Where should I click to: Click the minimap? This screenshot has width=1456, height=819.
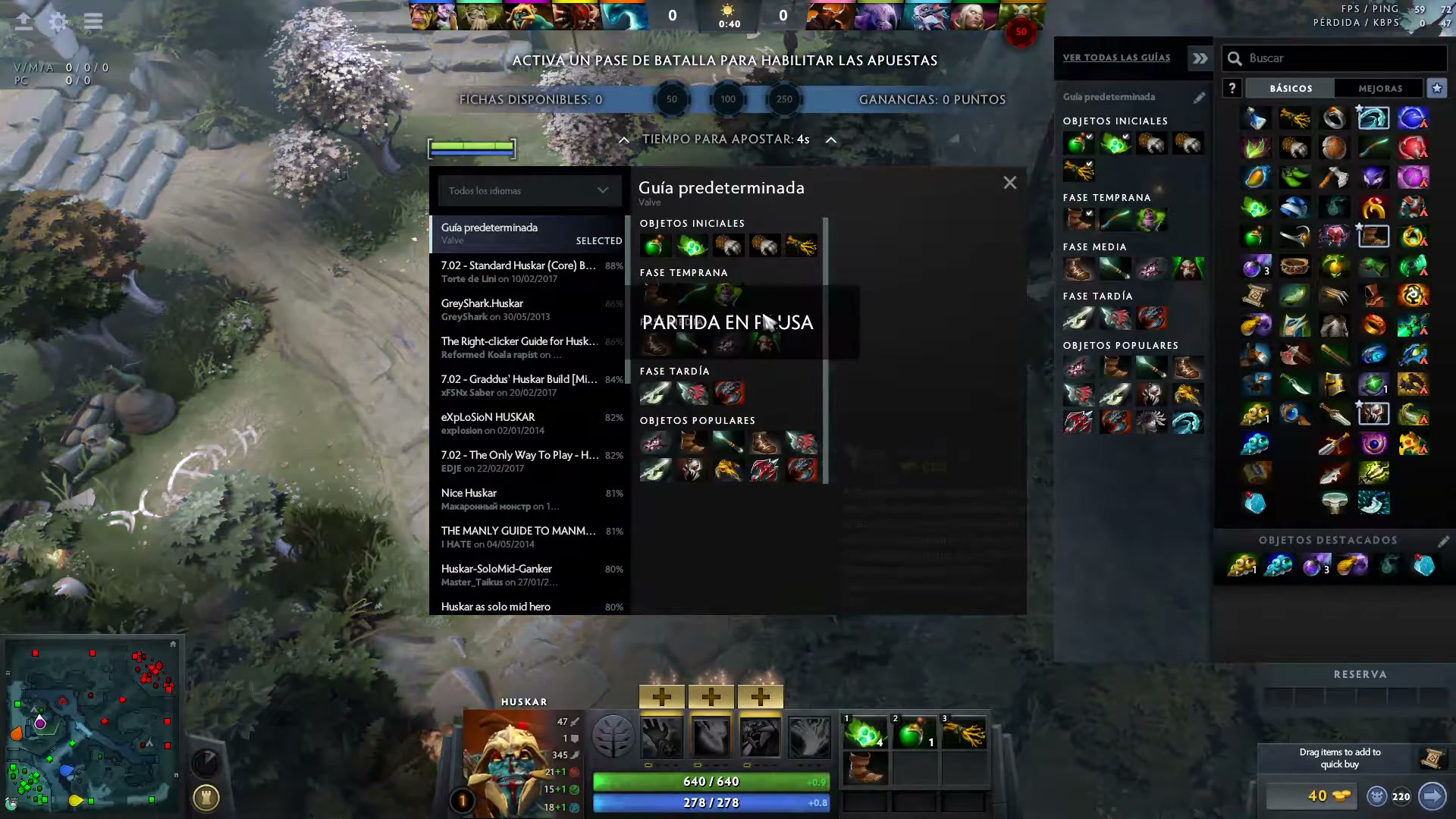(x=91, y=724)
